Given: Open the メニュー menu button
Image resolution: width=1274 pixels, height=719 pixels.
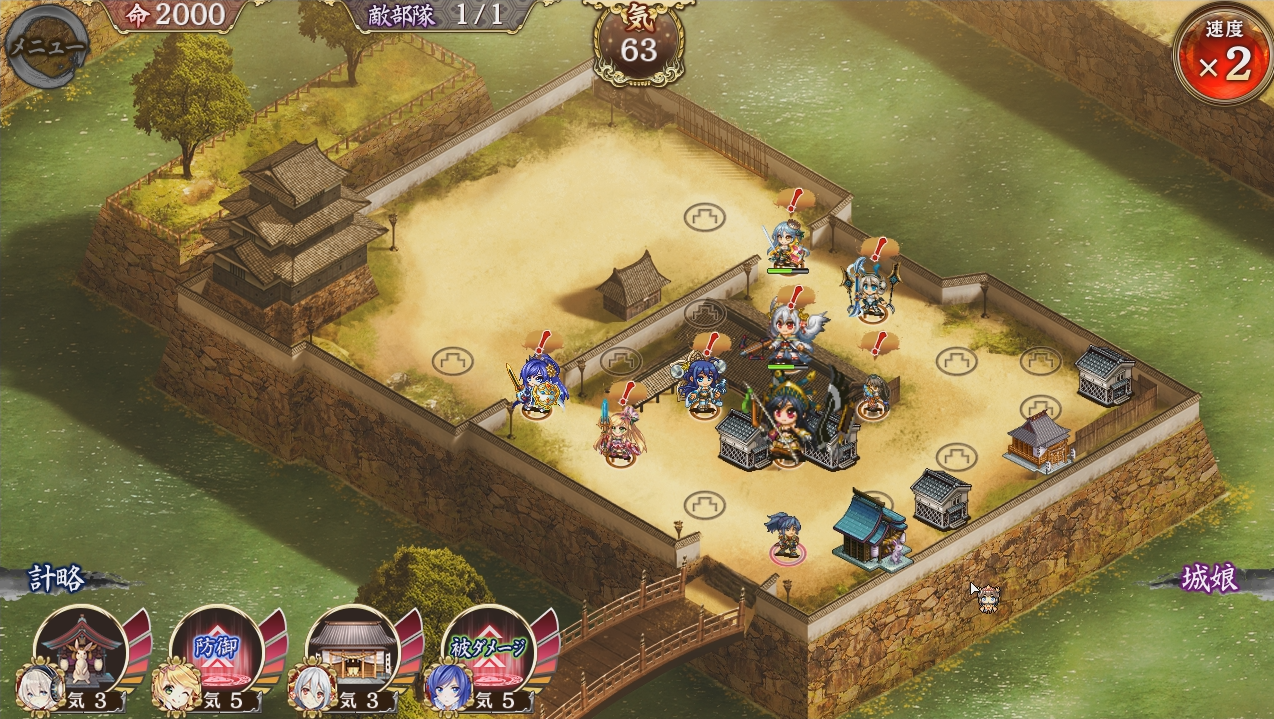Looking at the screenshot, I should (x=46, y=46).
